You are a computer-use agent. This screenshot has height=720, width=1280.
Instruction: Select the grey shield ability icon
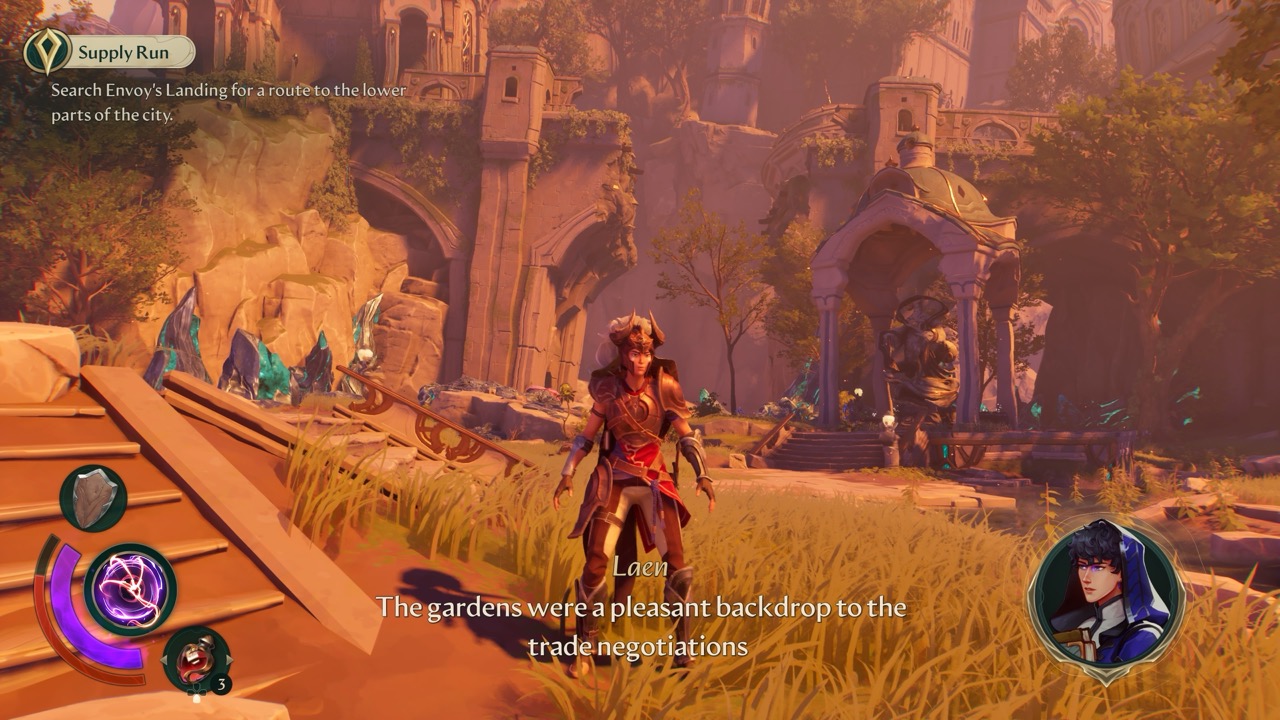pos(93,499)
